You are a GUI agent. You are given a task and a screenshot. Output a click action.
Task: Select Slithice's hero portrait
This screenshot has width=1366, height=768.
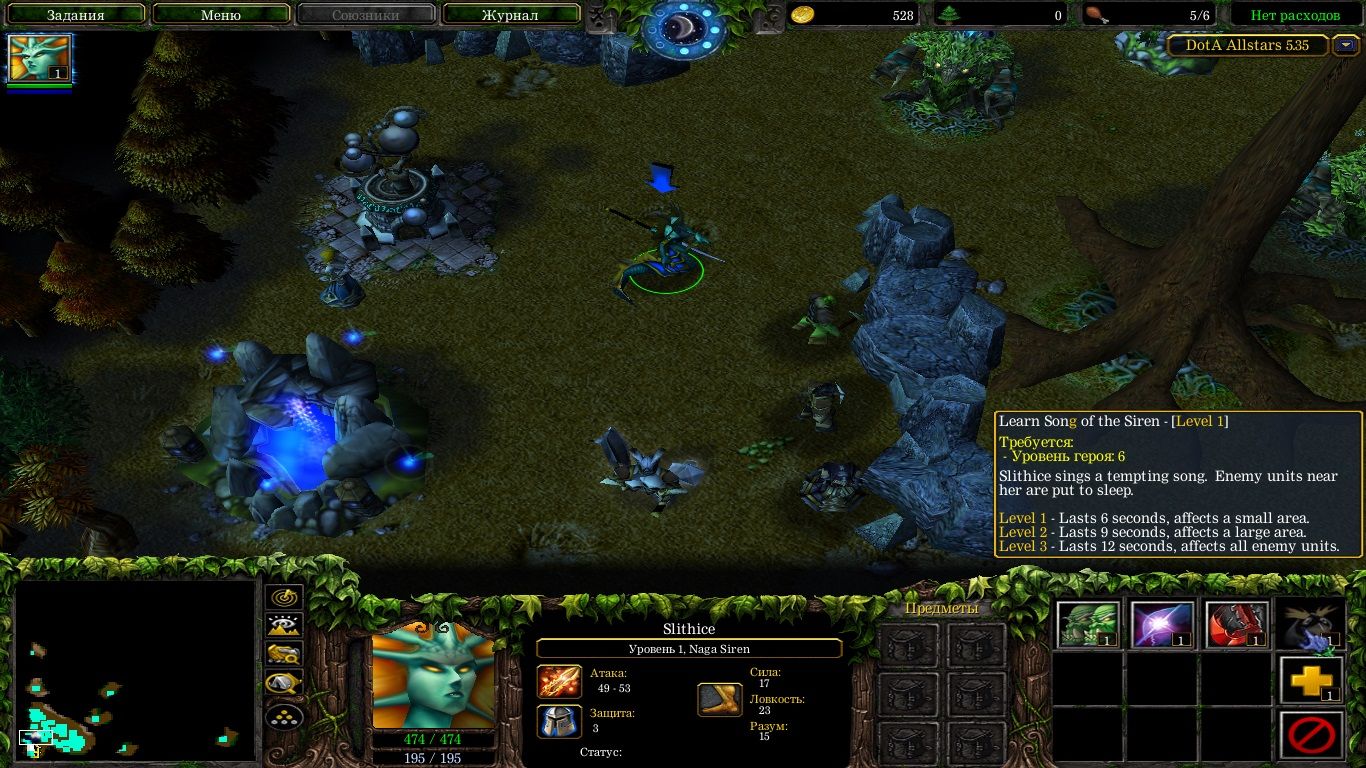(x=434, y=680)
